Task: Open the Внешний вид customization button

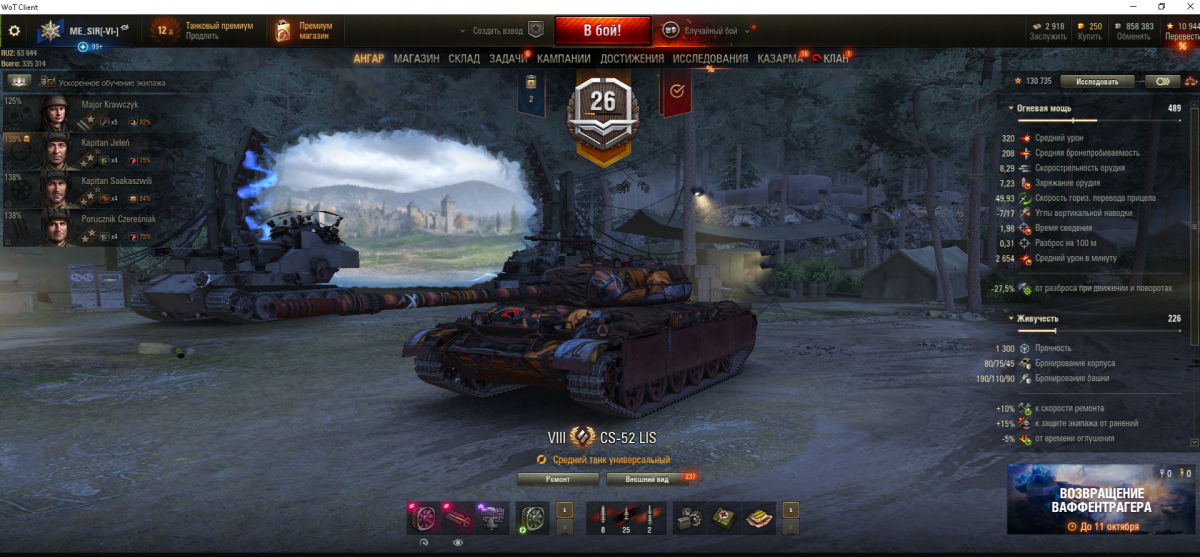Action: [x=646, y=479]
